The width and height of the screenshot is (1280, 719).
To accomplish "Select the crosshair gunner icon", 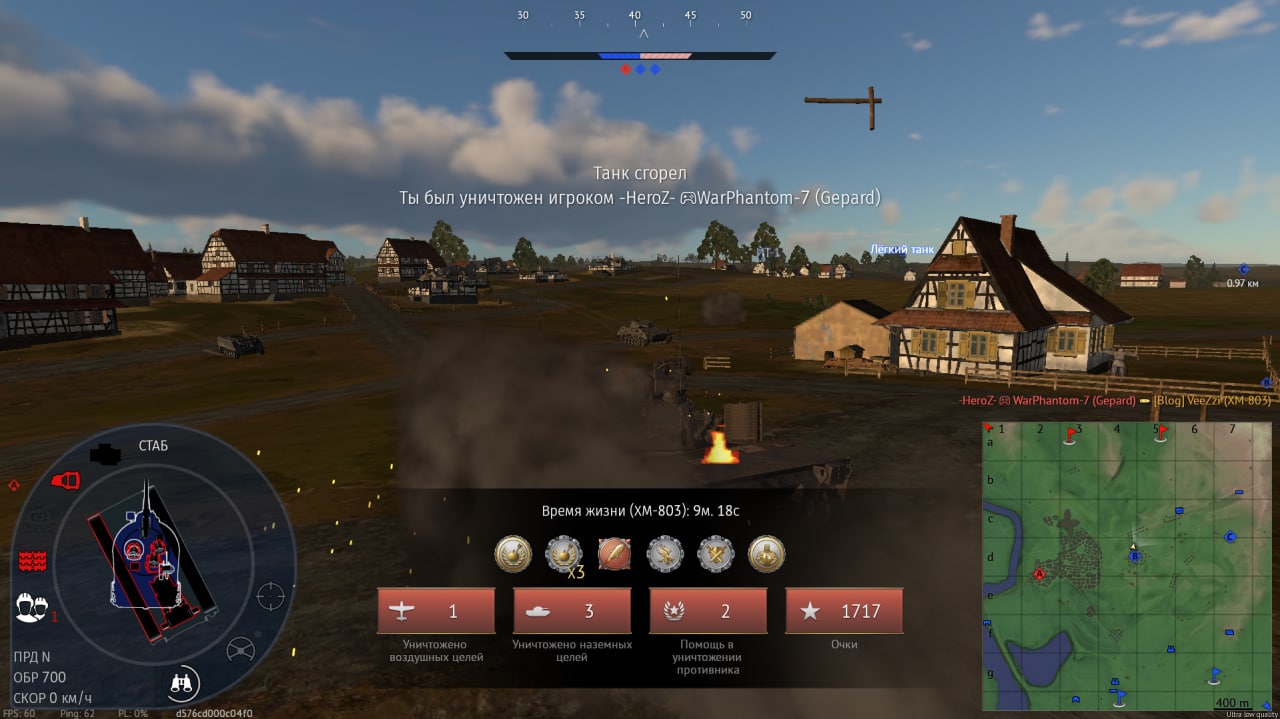I will point(271,596).
